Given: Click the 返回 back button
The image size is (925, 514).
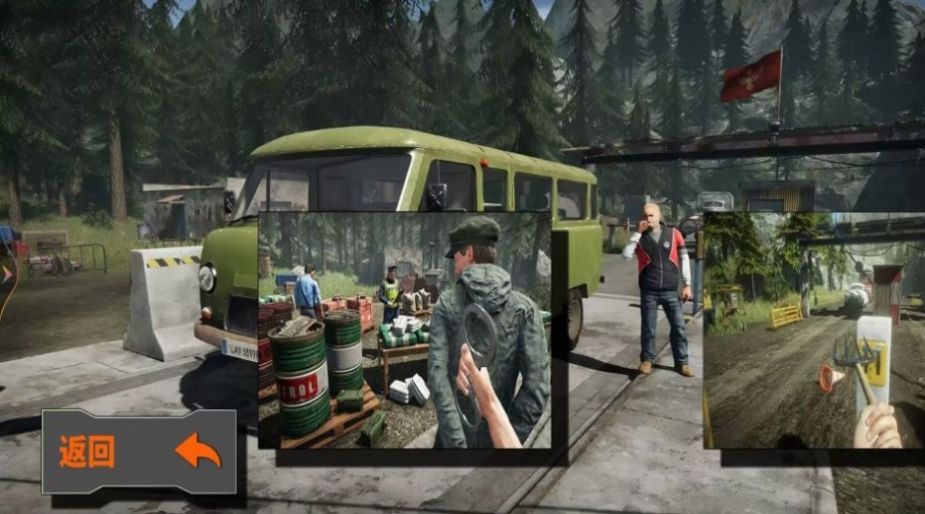Looking at the screenshot, I should pyautogui.click(x=139, y=452).
